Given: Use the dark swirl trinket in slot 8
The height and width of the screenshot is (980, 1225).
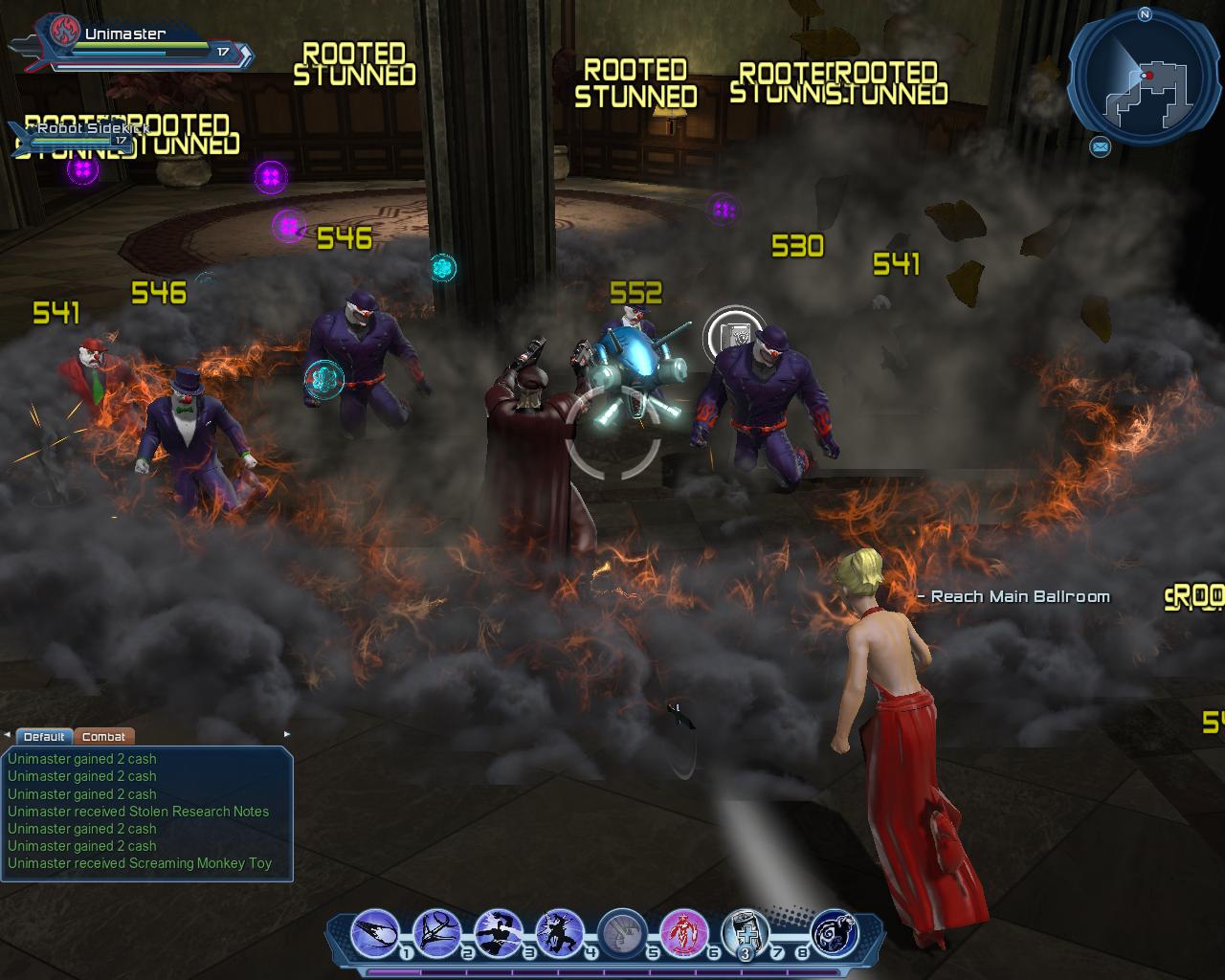Looking at the screenshot, I should click(x=834, y=932).
